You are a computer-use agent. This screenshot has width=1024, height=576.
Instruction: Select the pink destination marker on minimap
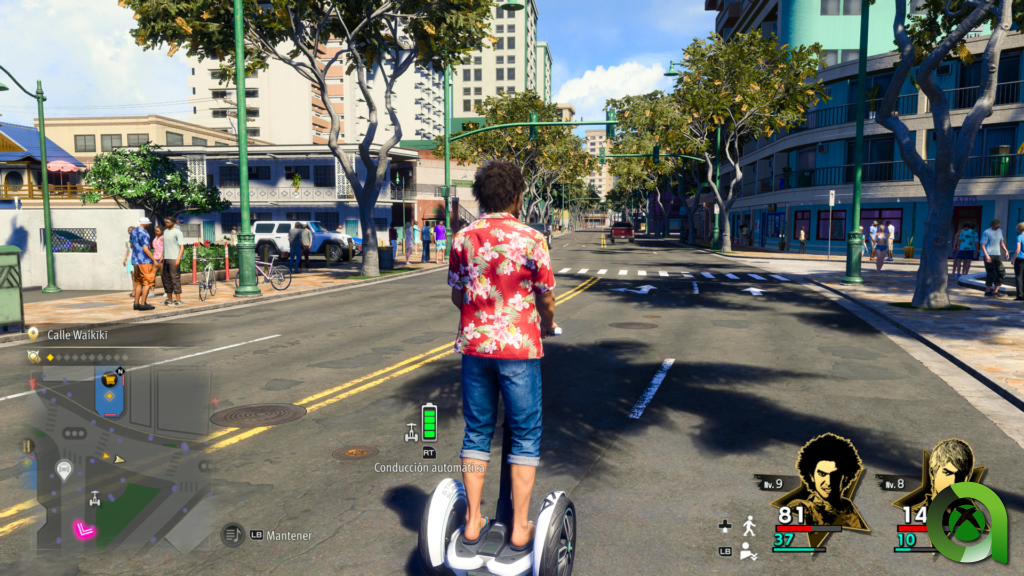click(x=85, y=530)
